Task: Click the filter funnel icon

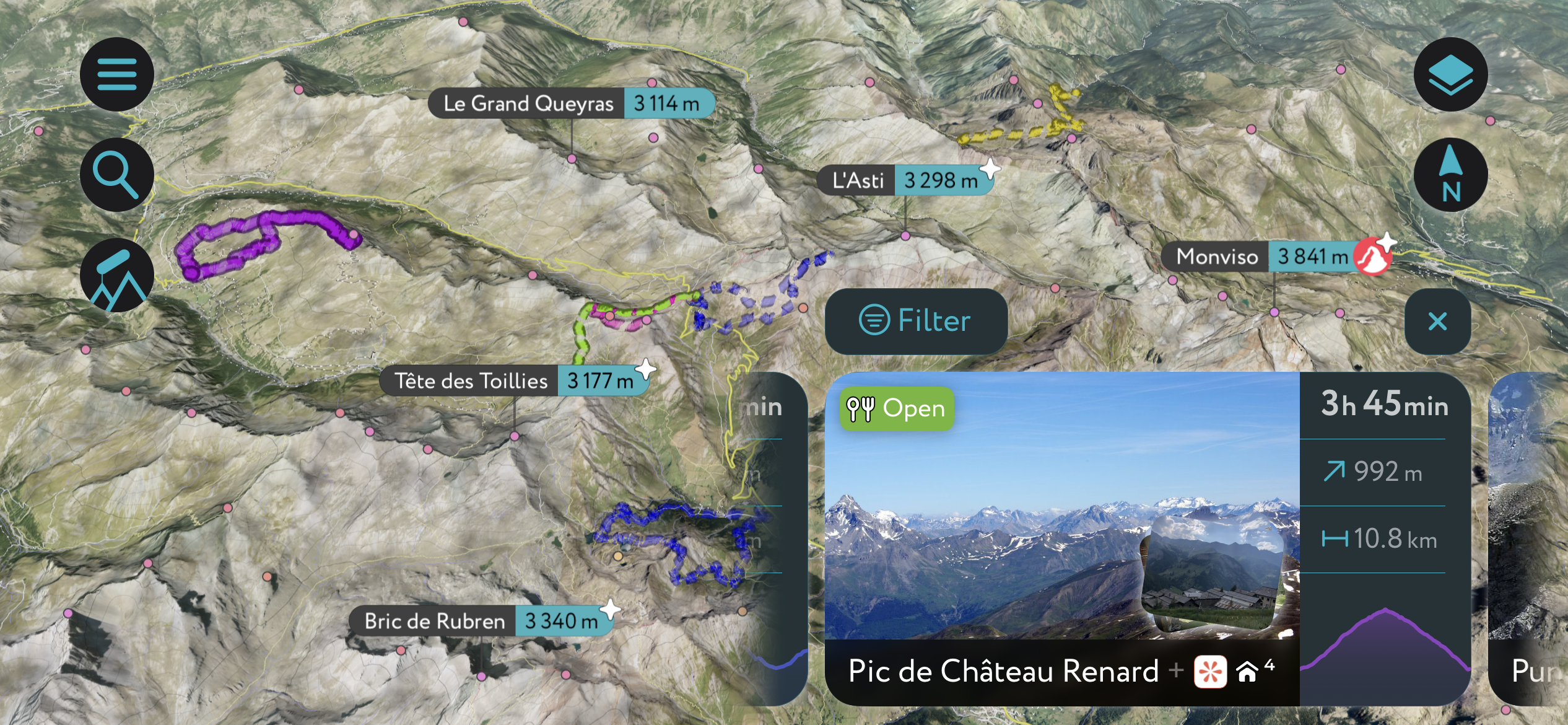Action: click(874, 320)
